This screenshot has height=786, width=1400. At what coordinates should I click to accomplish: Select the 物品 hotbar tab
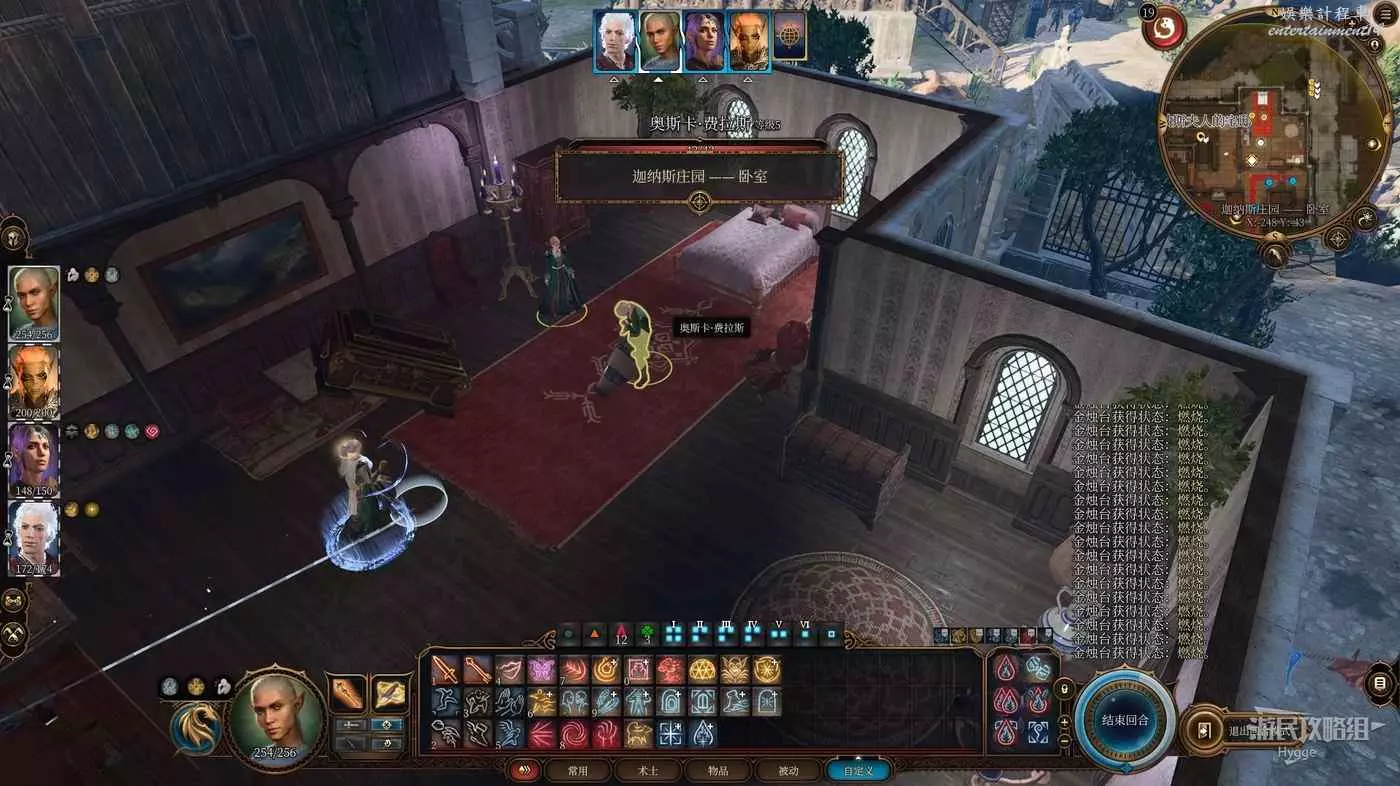point(718,771)
